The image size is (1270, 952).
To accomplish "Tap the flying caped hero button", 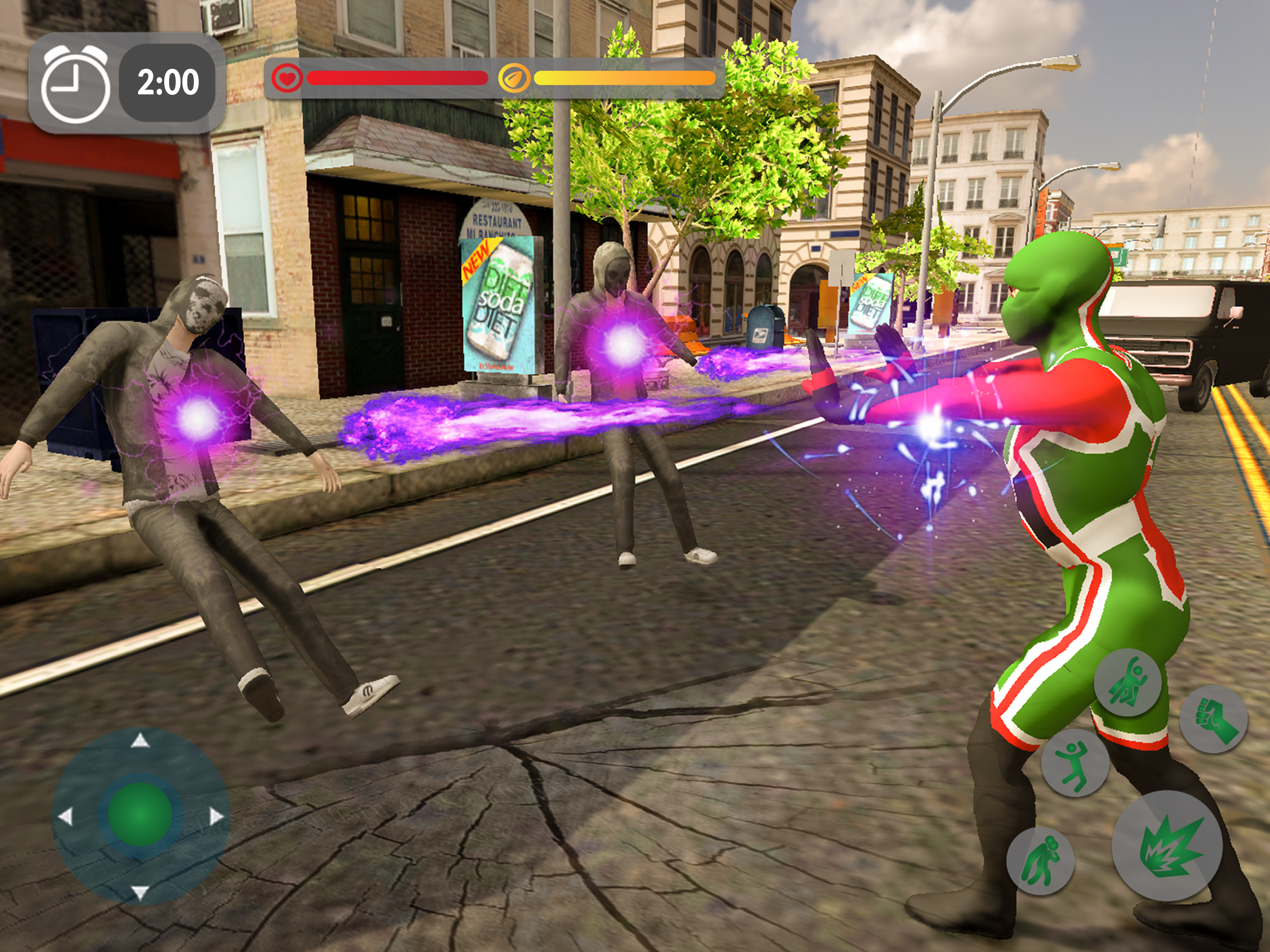I will click(x=1127, y=683).
